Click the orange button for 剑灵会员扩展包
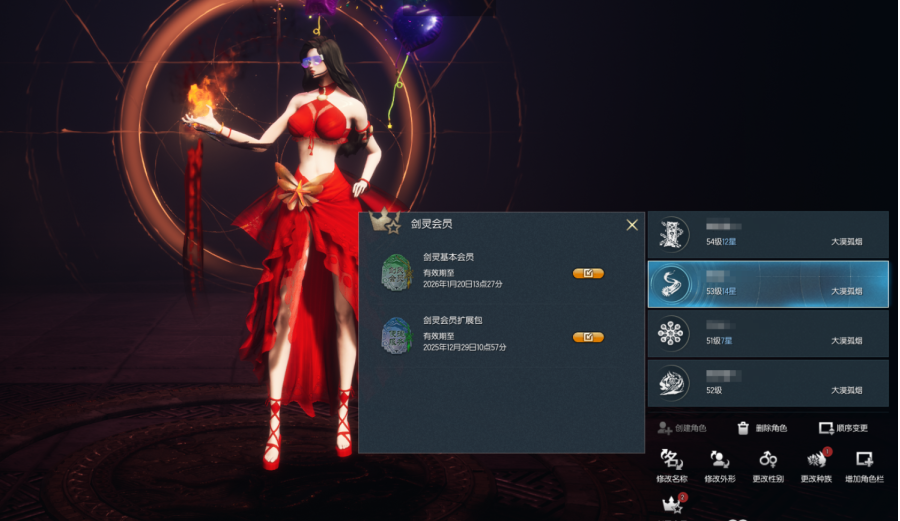The width and height of the screenshot is (900, 521). pos(588,337)
